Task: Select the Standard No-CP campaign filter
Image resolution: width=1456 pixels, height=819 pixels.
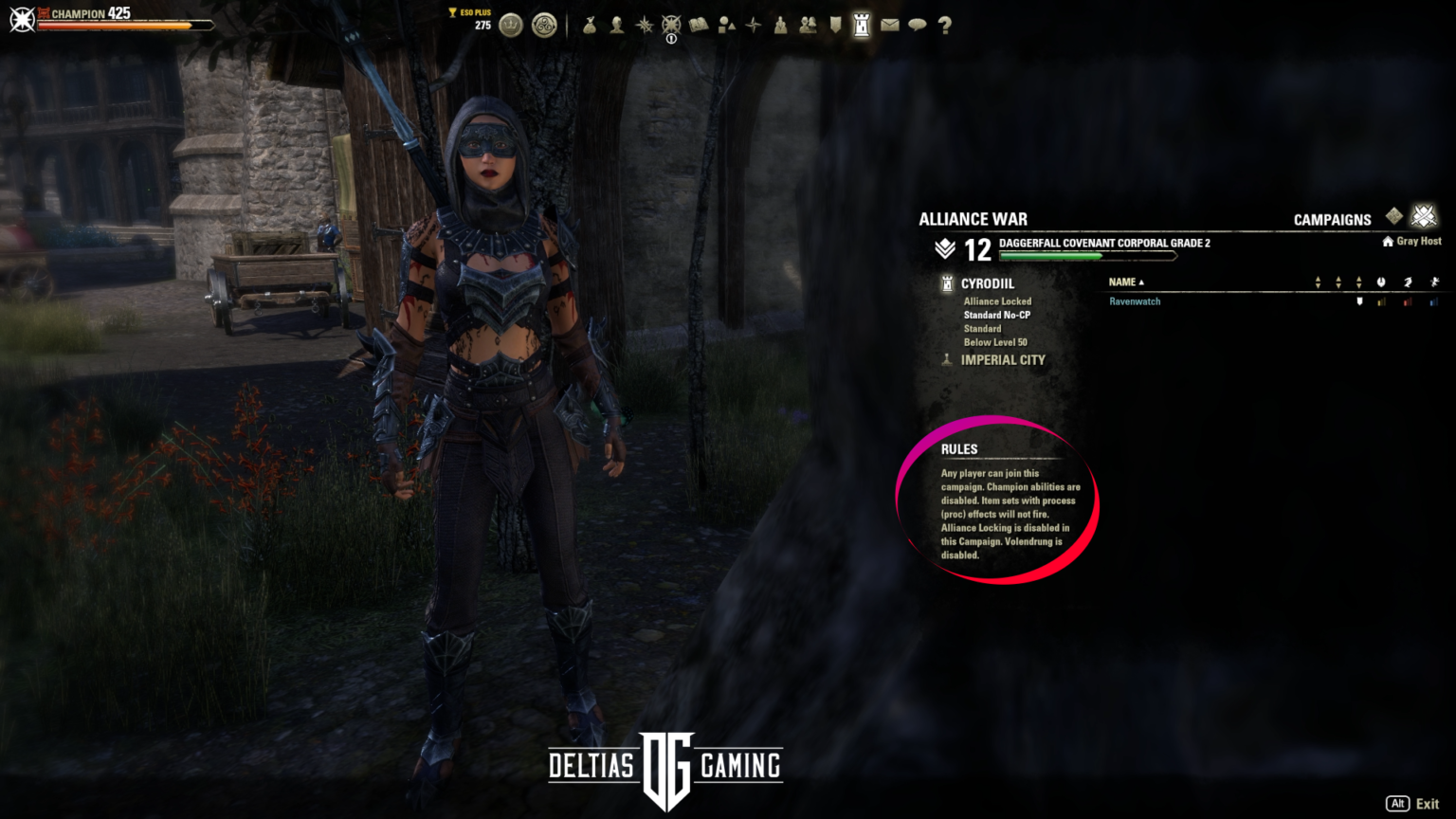Action: pos(996,315)
